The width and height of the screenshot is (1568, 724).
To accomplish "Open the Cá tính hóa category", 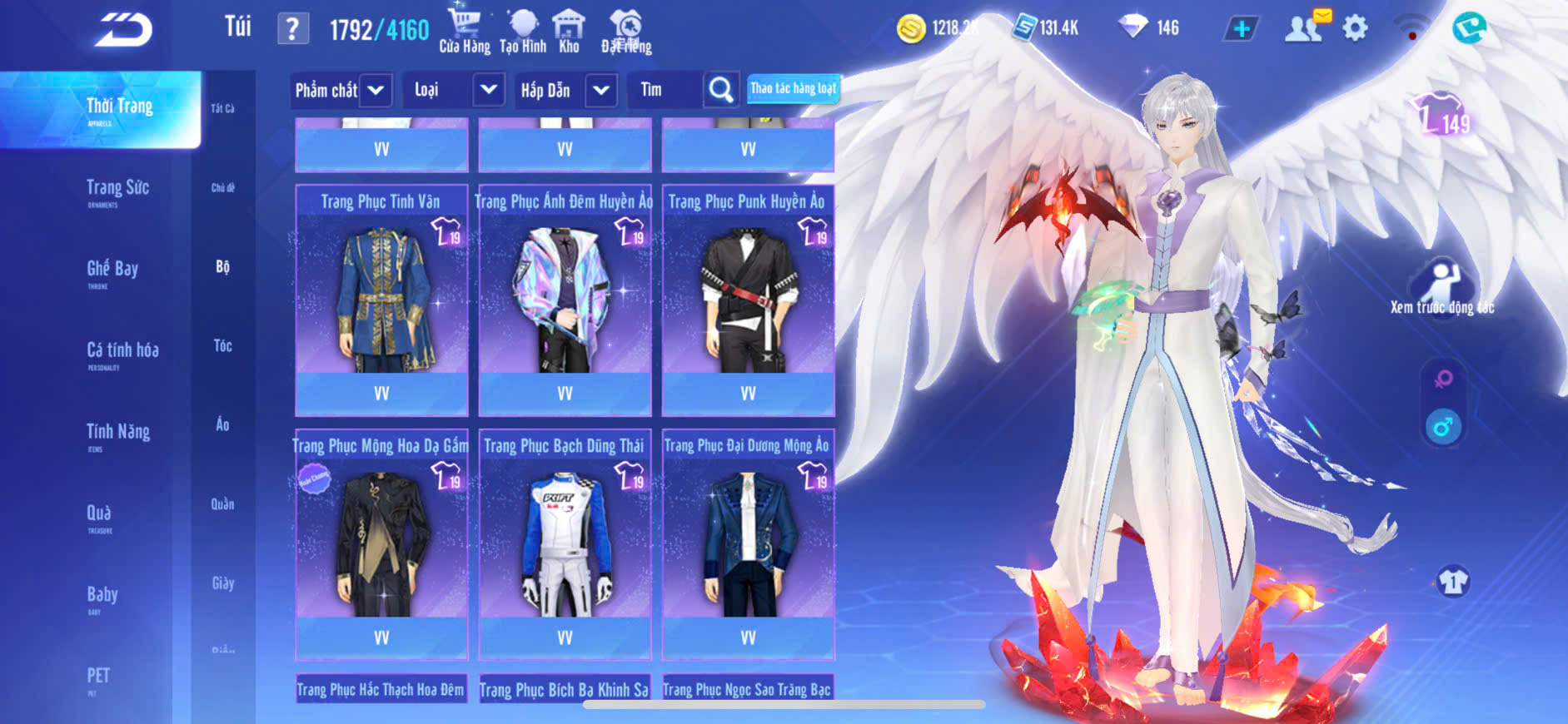I will [122, 353].
